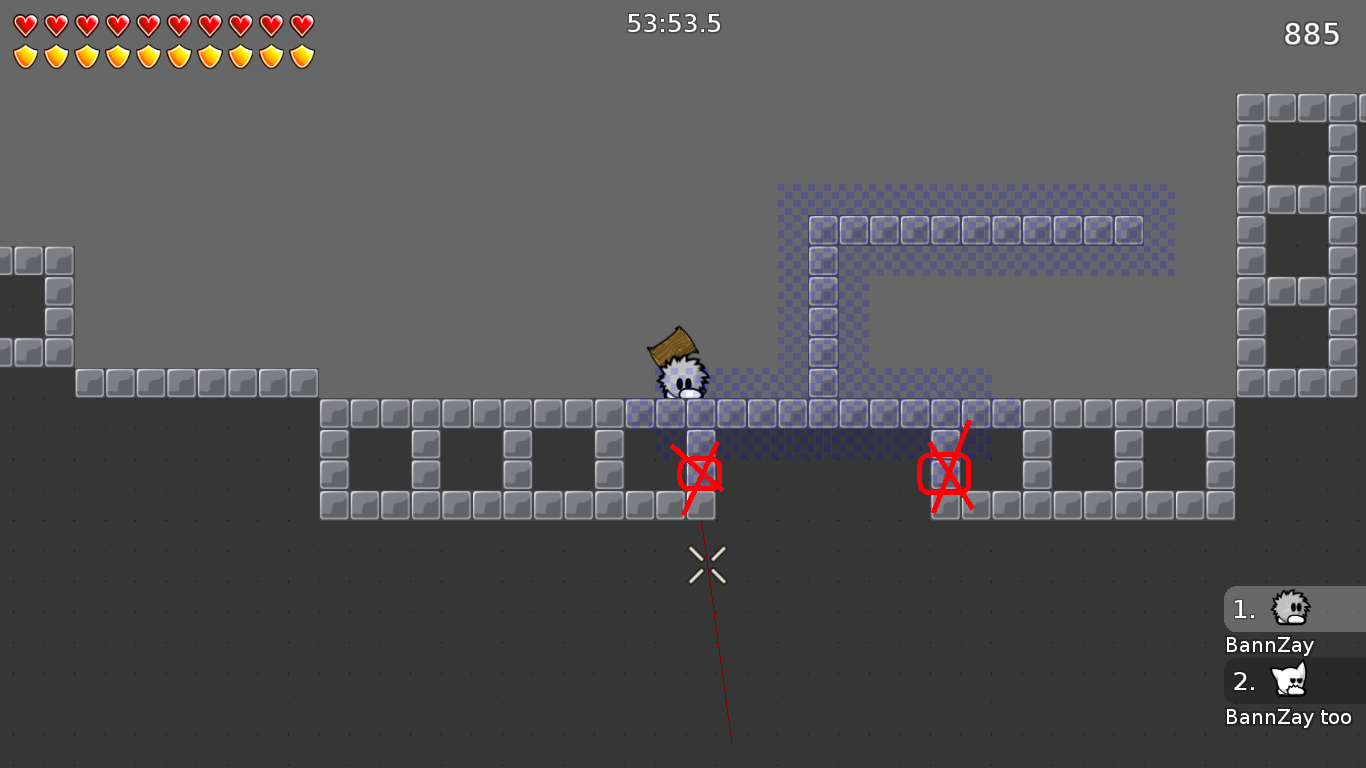Viewport: 1366px width, 768px height.
Task: Click the score counter showing 885
Action: (1310, 33)
